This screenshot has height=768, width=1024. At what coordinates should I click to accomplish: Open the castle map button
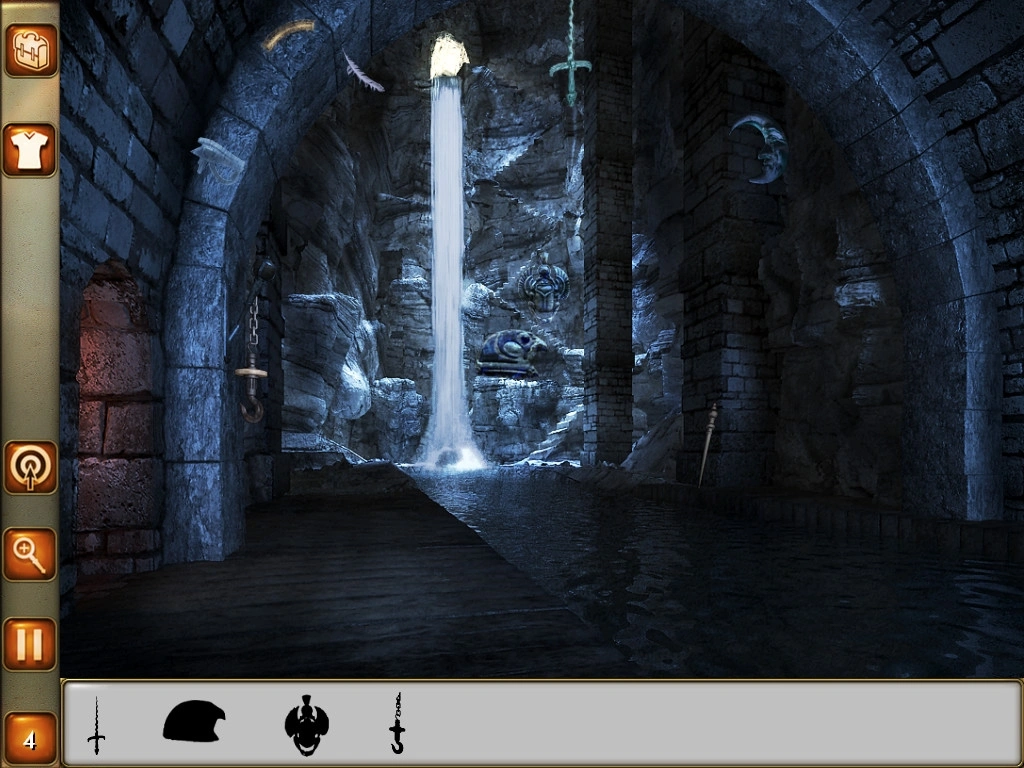click(30, 50)
